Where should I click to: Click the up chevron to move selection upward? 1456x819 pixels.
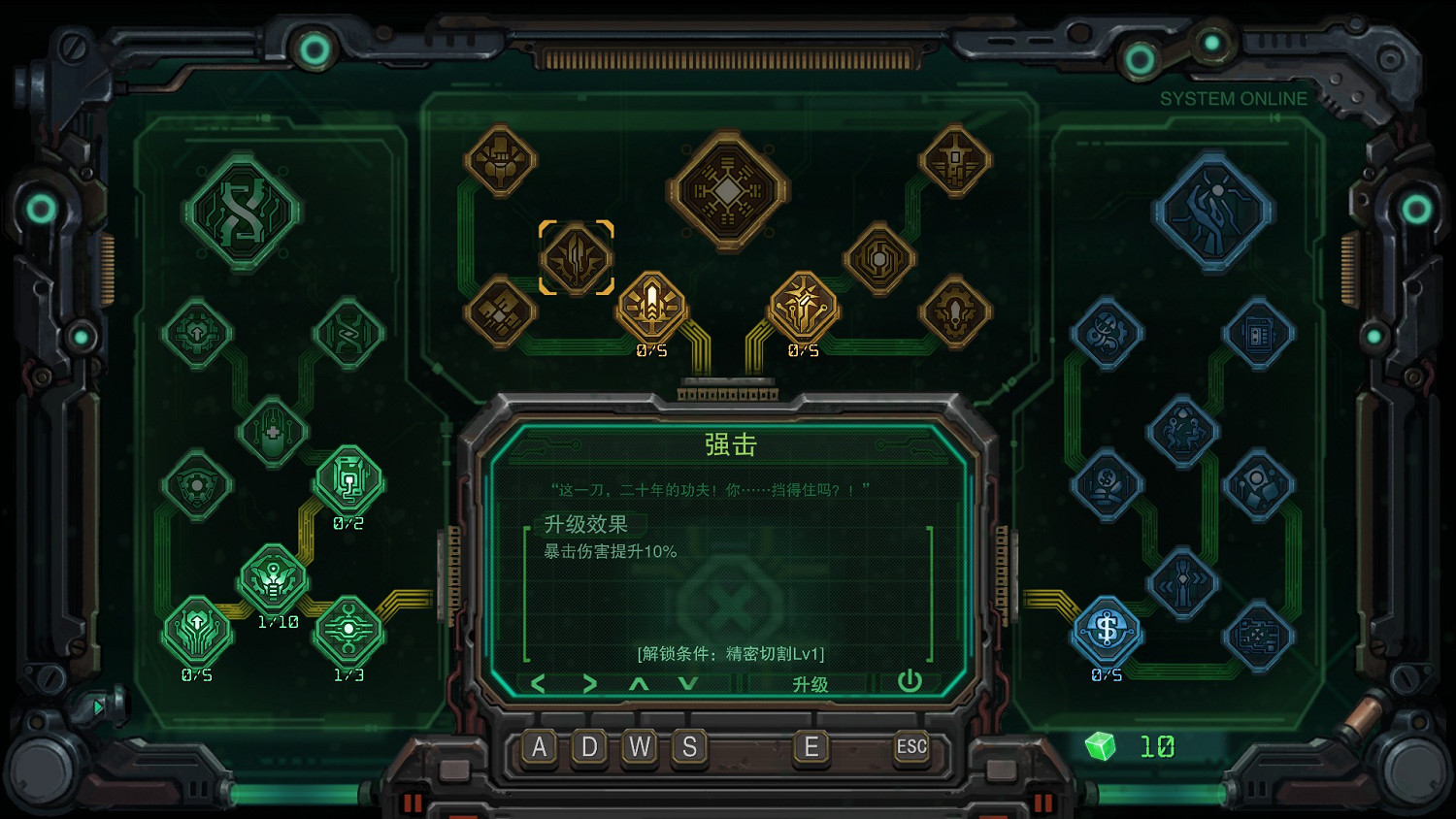point(639,683)
